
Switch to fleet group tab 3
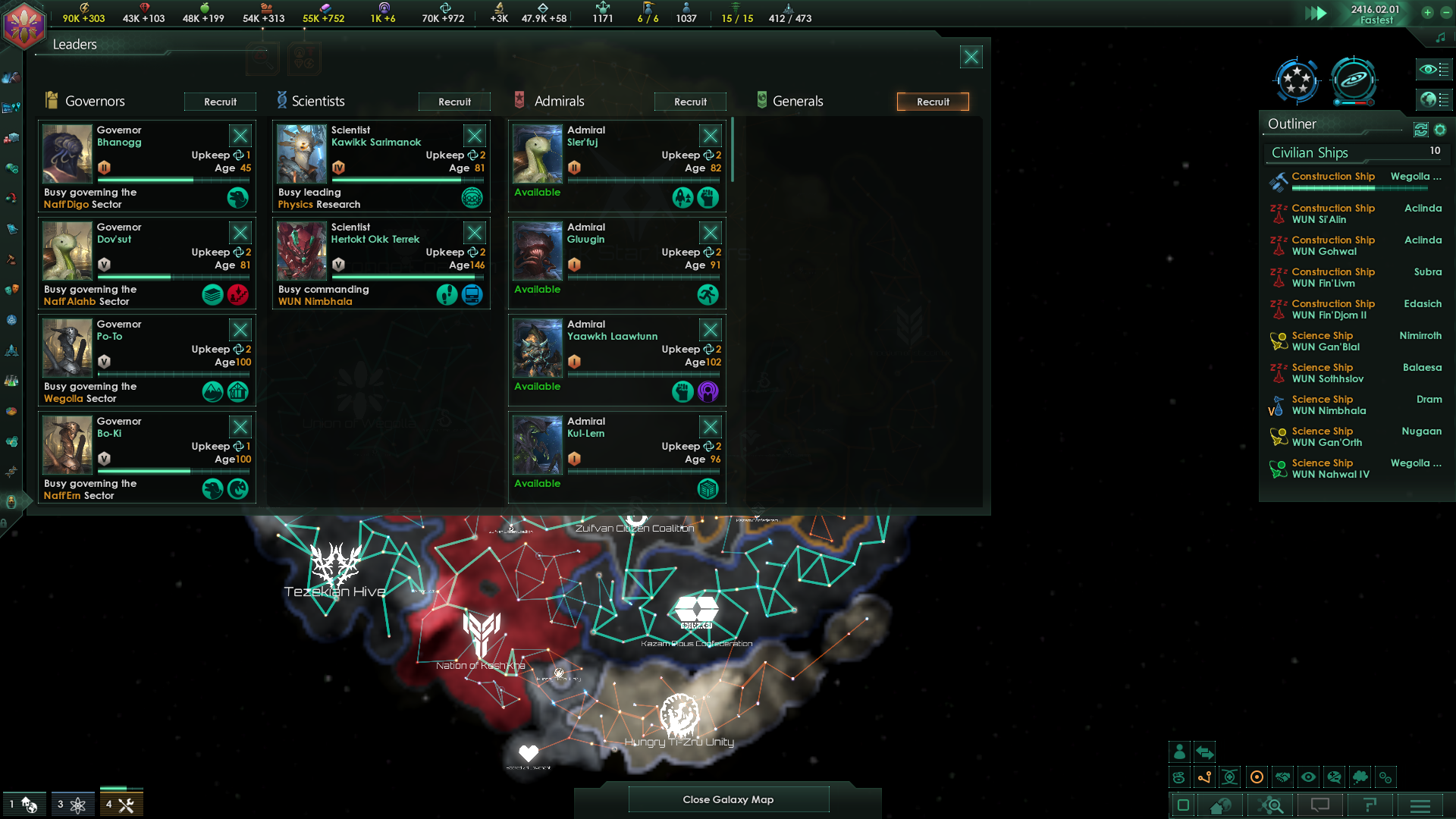point(73,802)
